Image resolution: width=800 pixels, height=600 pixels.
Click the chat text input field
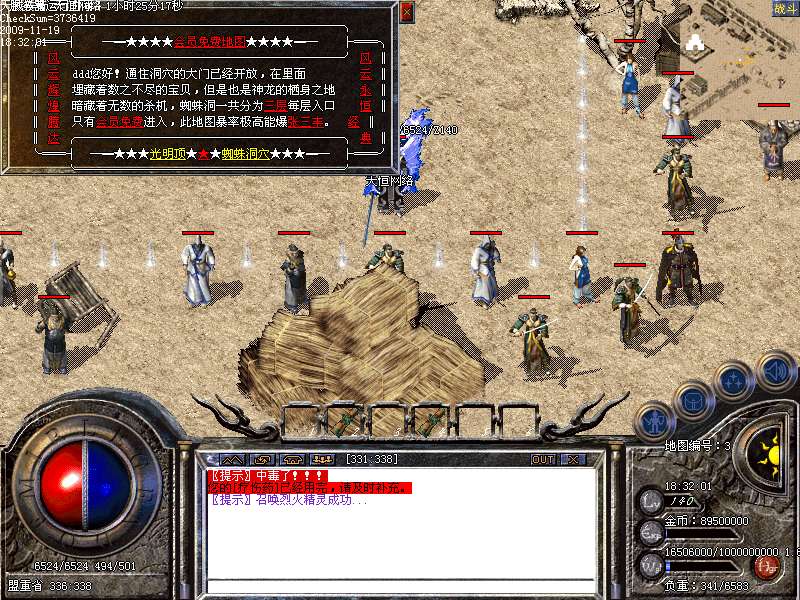(x=400, y=587)
